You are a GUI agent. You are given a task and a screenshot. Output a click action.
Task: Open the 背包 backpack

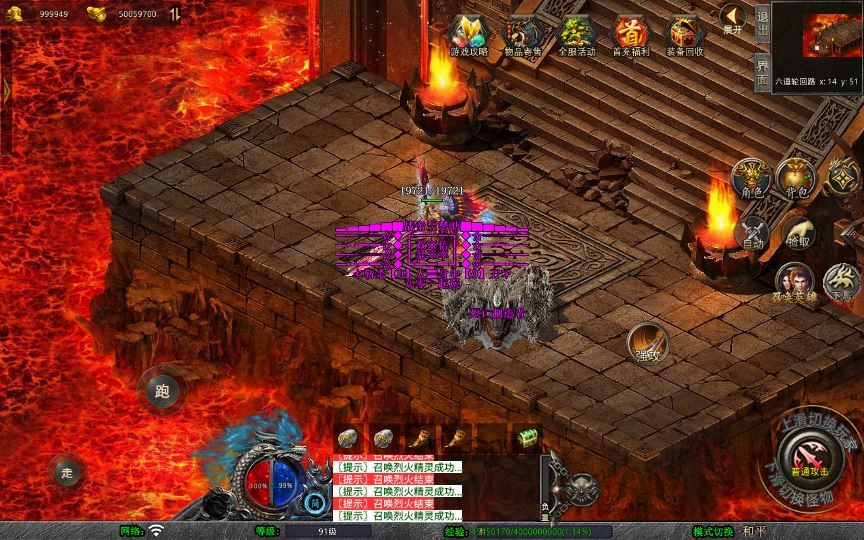click(797, 178)
